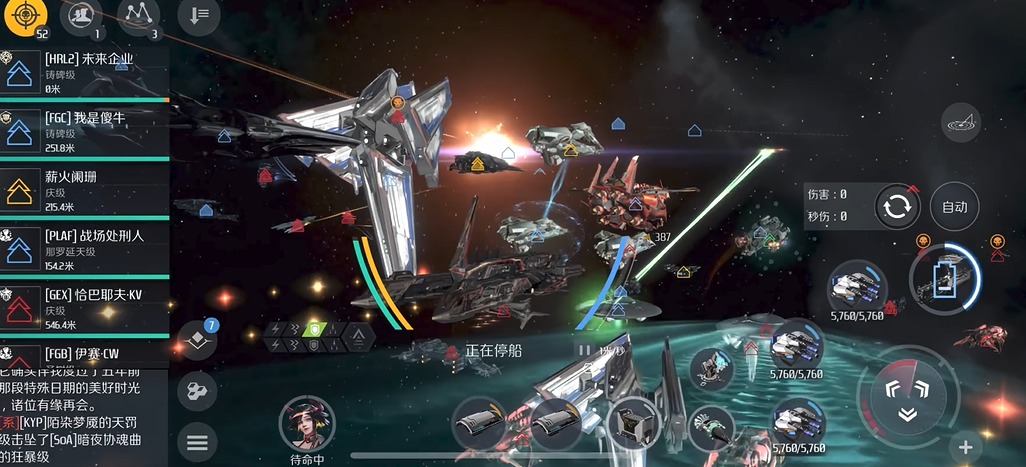Open the hexagon cluster menu button
Screen dimensions: 1026x467
pyautogui.click(x=197, y=390)
